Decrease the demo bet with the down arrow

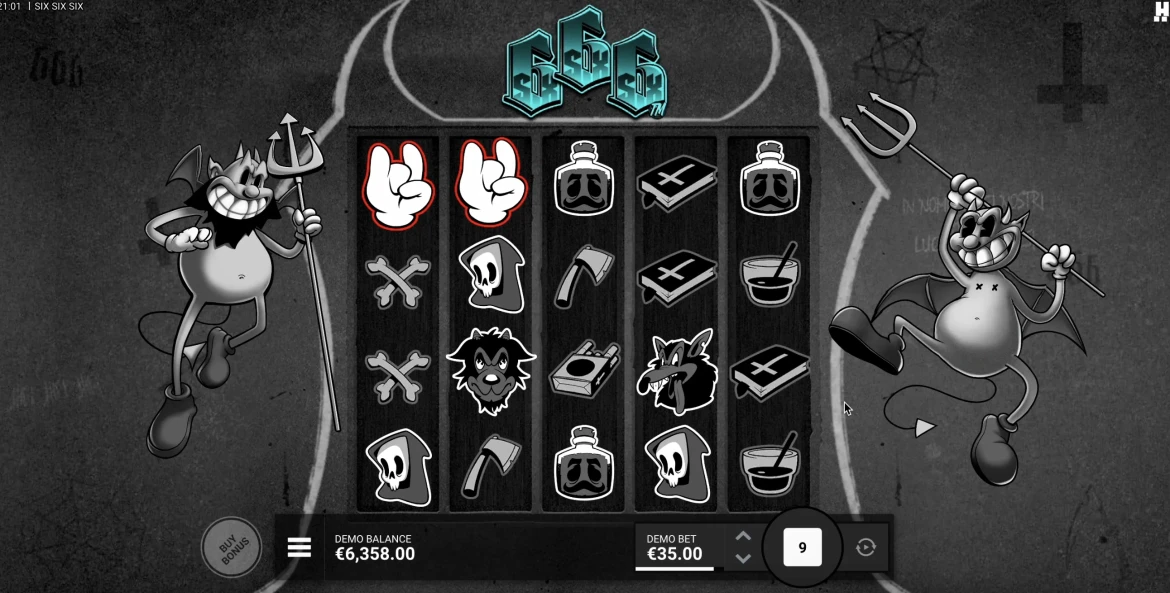tap(742, 559)
